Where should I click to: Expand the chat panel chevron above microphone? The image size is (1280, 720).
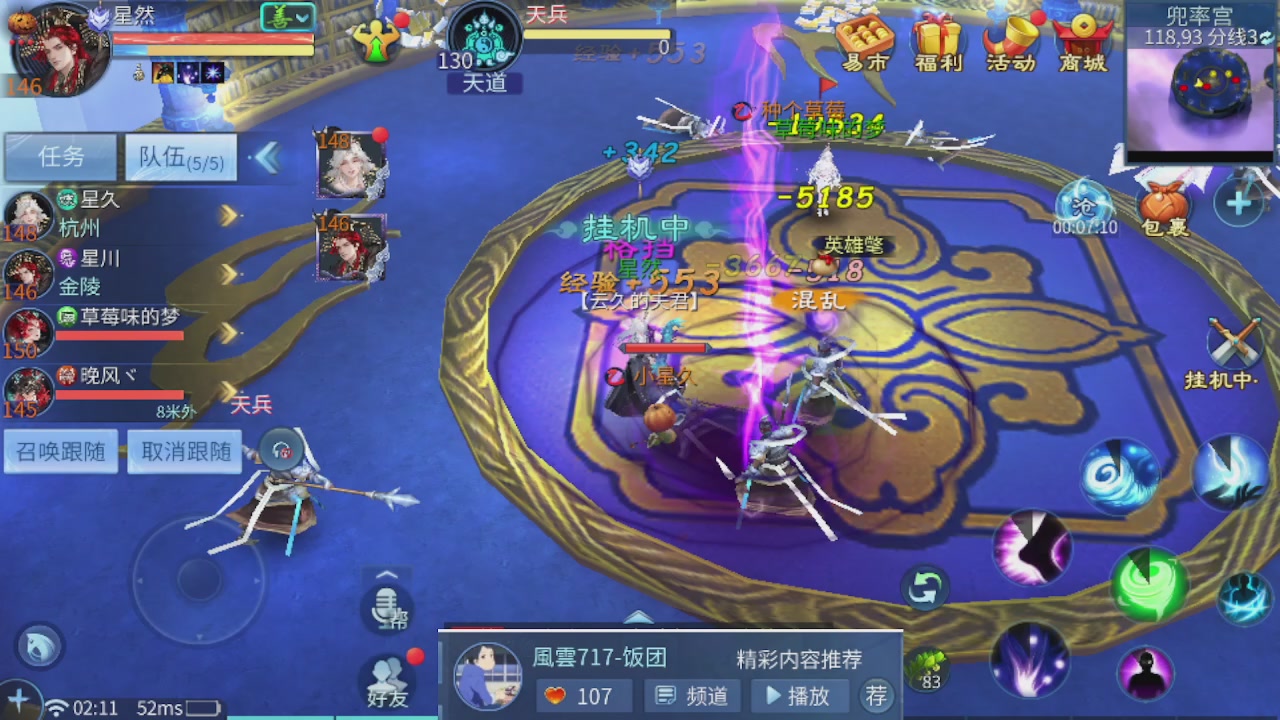[x=386, y=575]
